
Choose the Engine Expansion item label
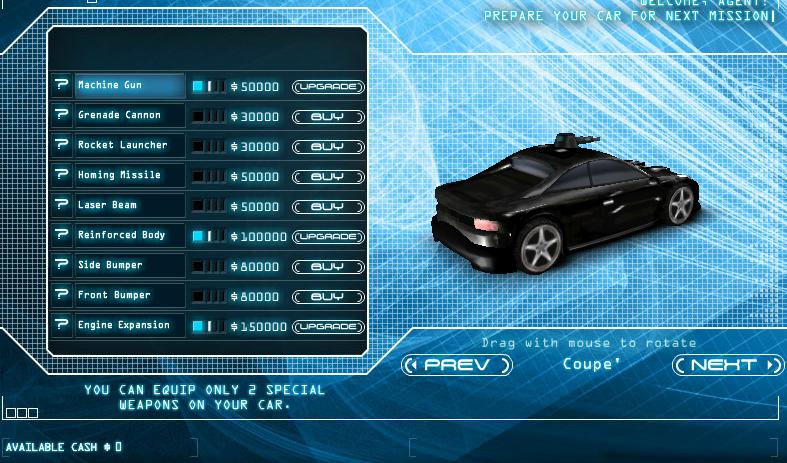click(130, 326)
